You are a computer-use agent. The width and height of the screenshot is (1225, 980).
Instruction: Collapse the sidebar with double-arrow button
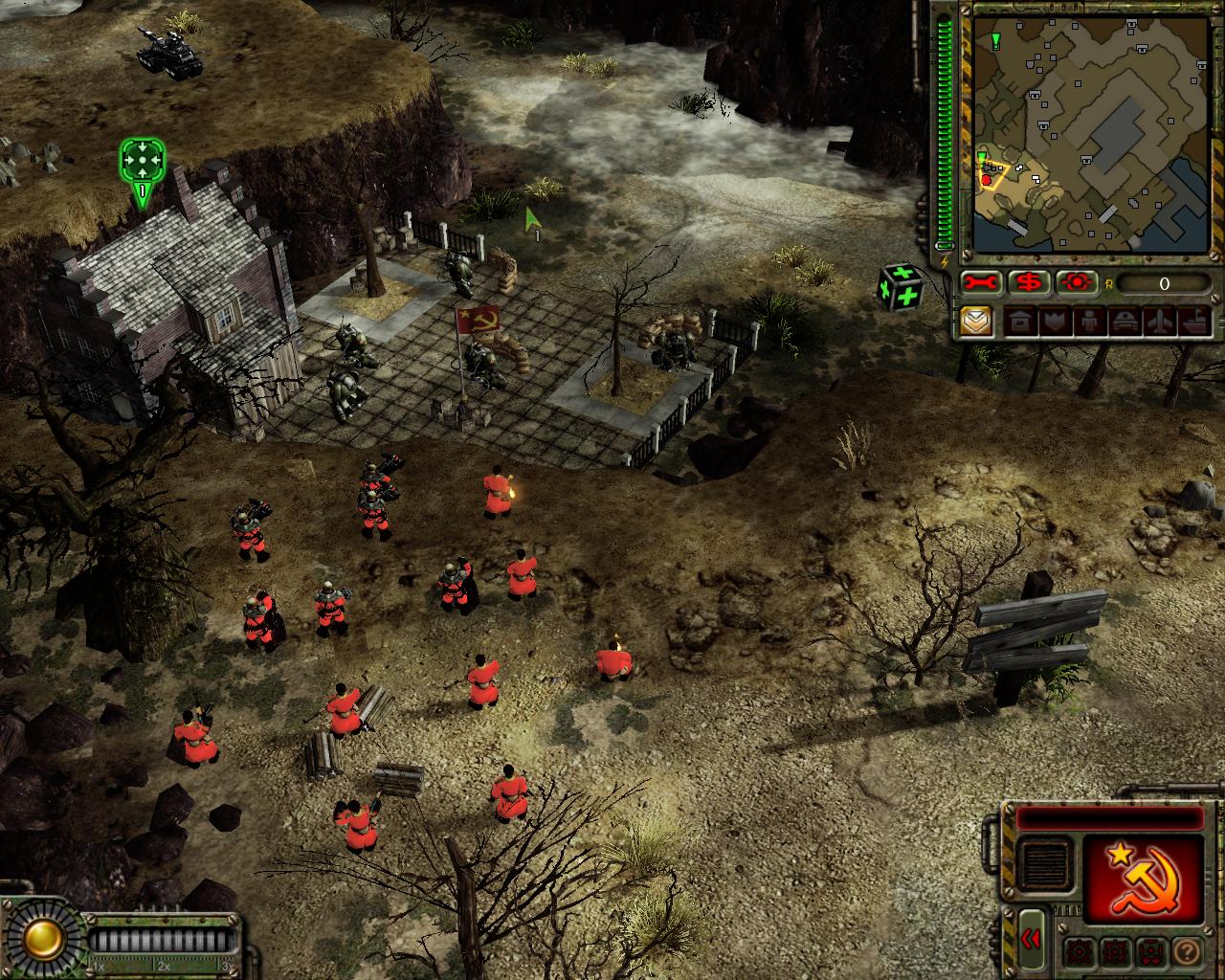point(1031,939)
